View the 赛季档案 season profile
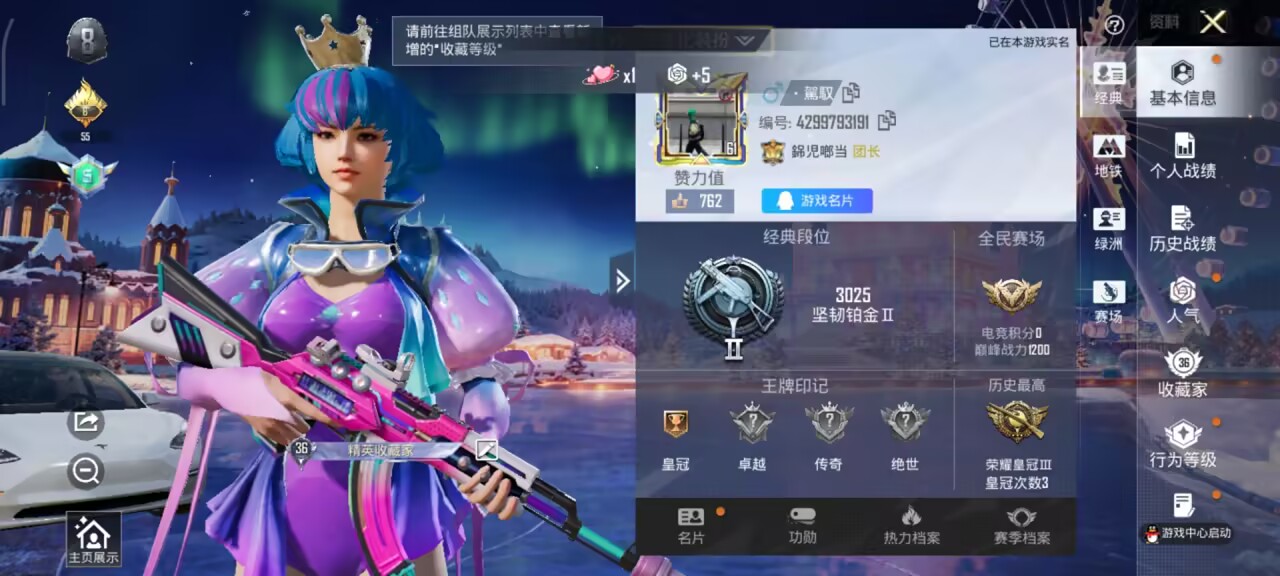The width and height of the screenshot is (1280, 576). point(1021,526)
